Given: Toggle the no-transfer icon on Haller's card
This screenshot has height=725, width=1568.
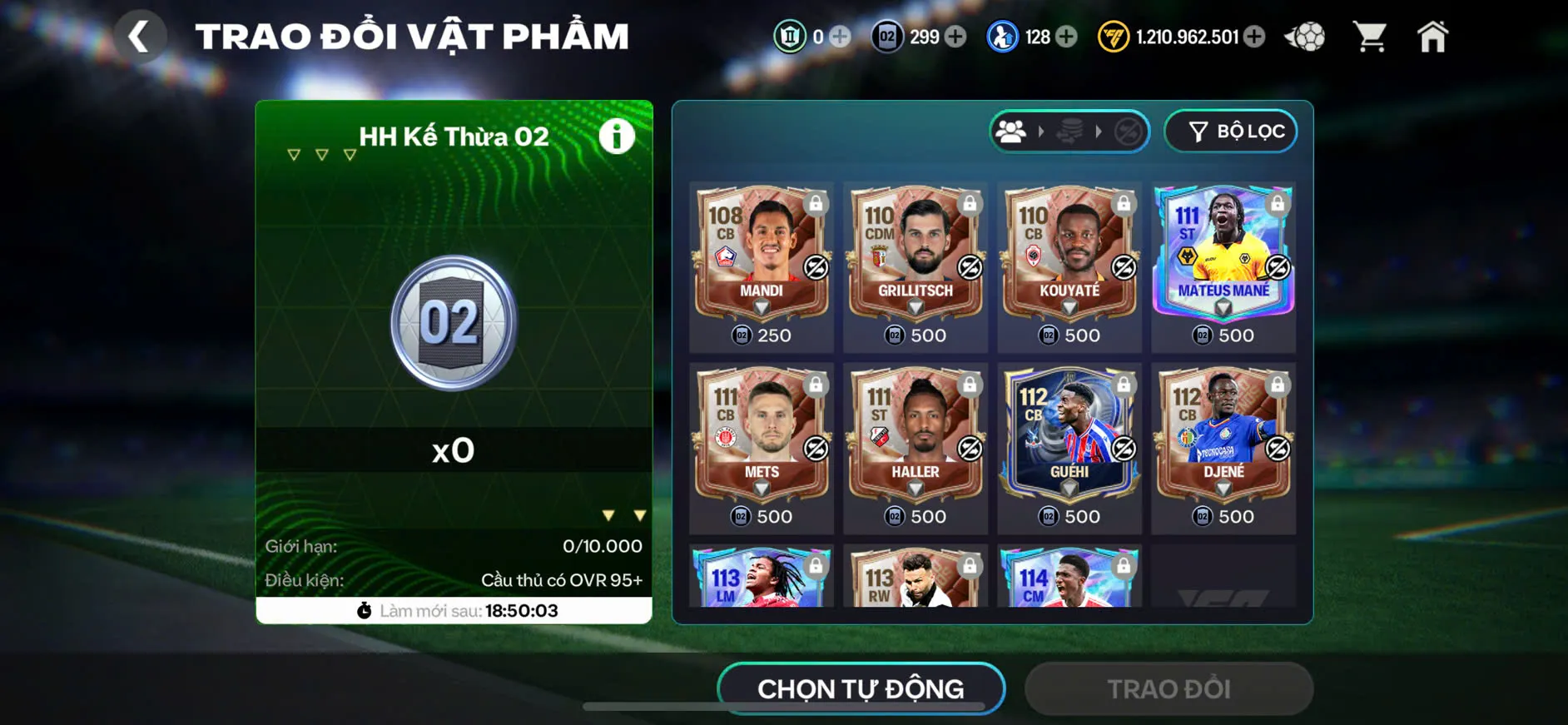Looking at the screenshot, I should click(x=969, y=449).
